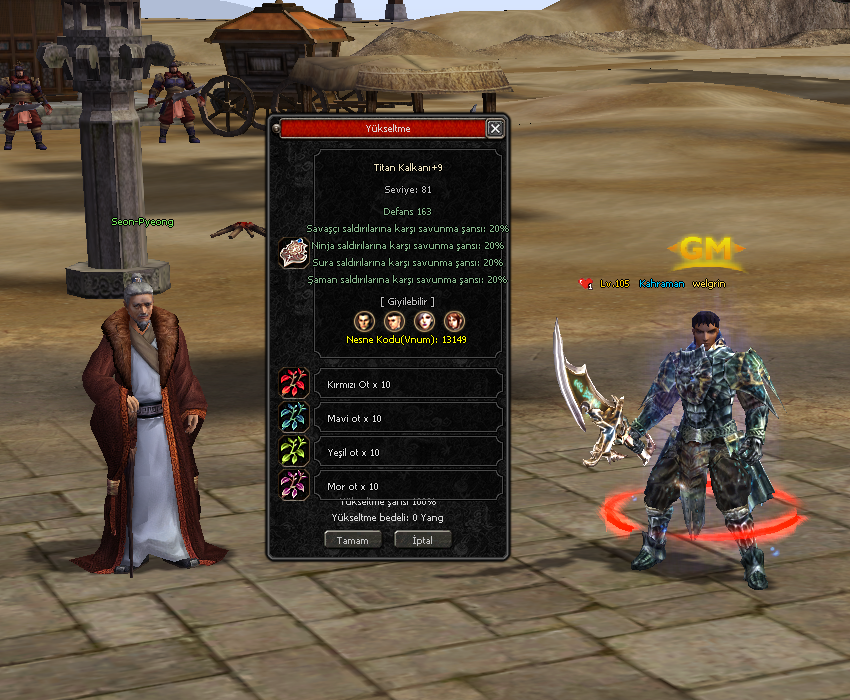
Task: Select the Titan Kalkanı+9 shield icon
Action: point(294,254)
